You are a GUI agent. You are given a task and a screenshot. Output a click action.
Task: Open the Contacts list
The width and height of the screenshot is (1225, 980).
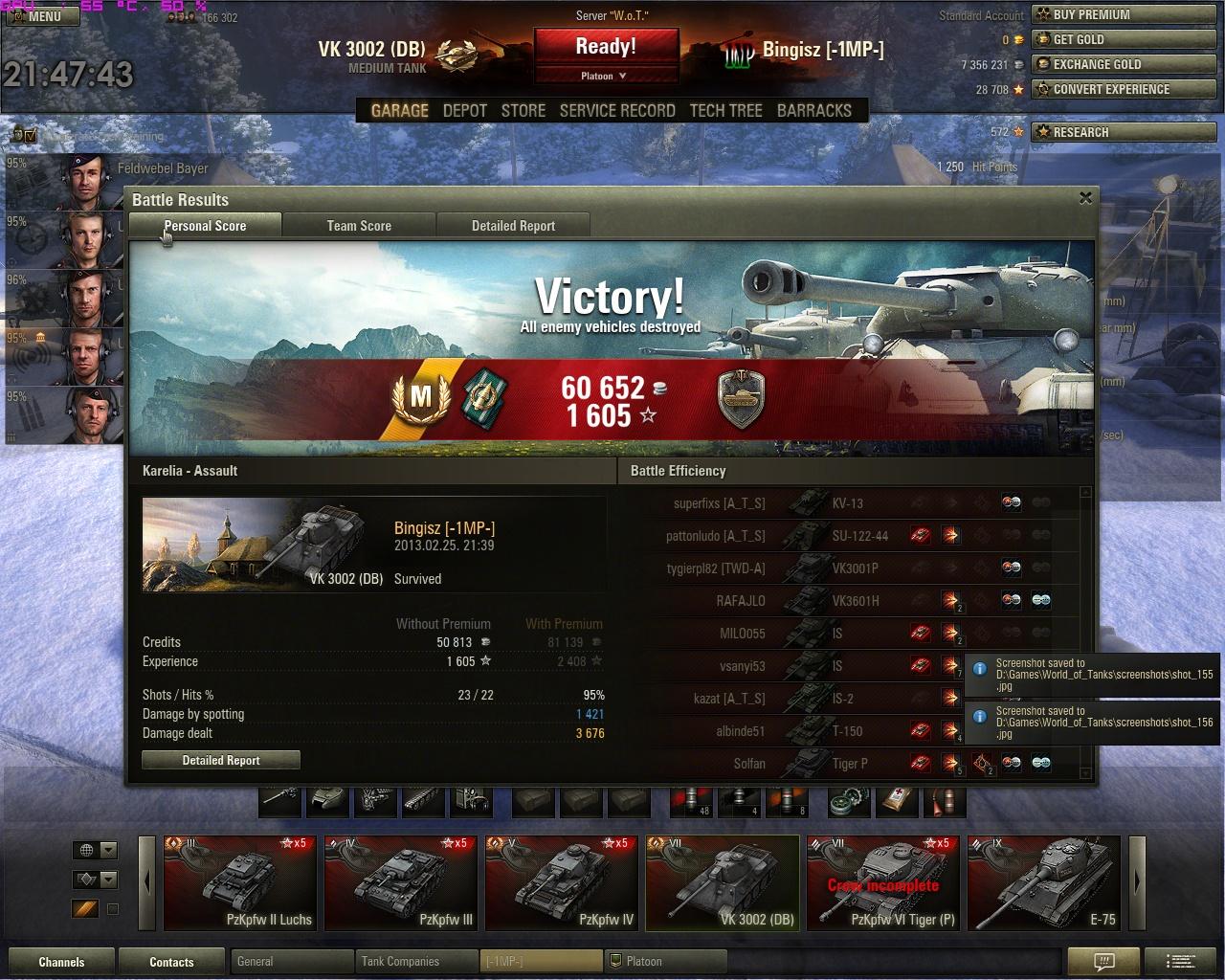[171, 962]
